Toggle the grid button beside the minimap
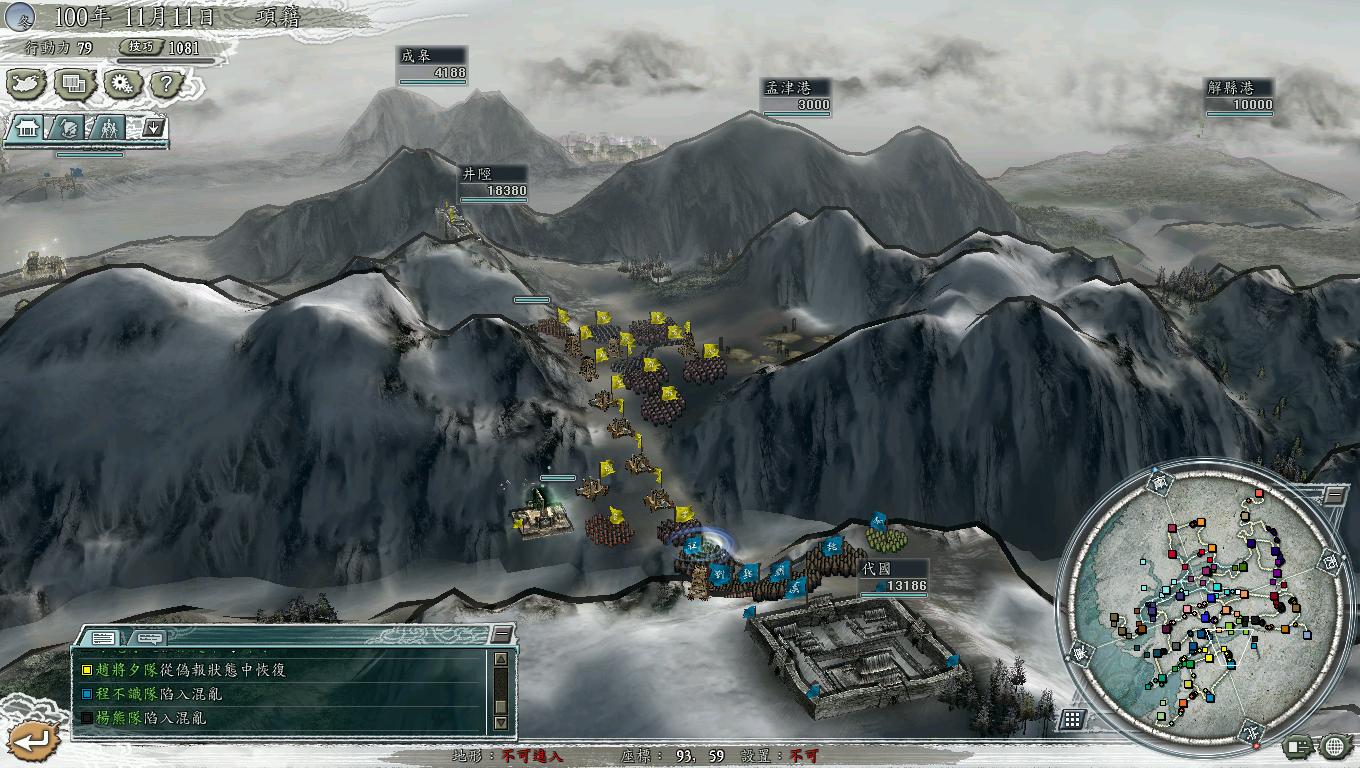This screenshot has height=768, width=1360. pos(1072,719)
